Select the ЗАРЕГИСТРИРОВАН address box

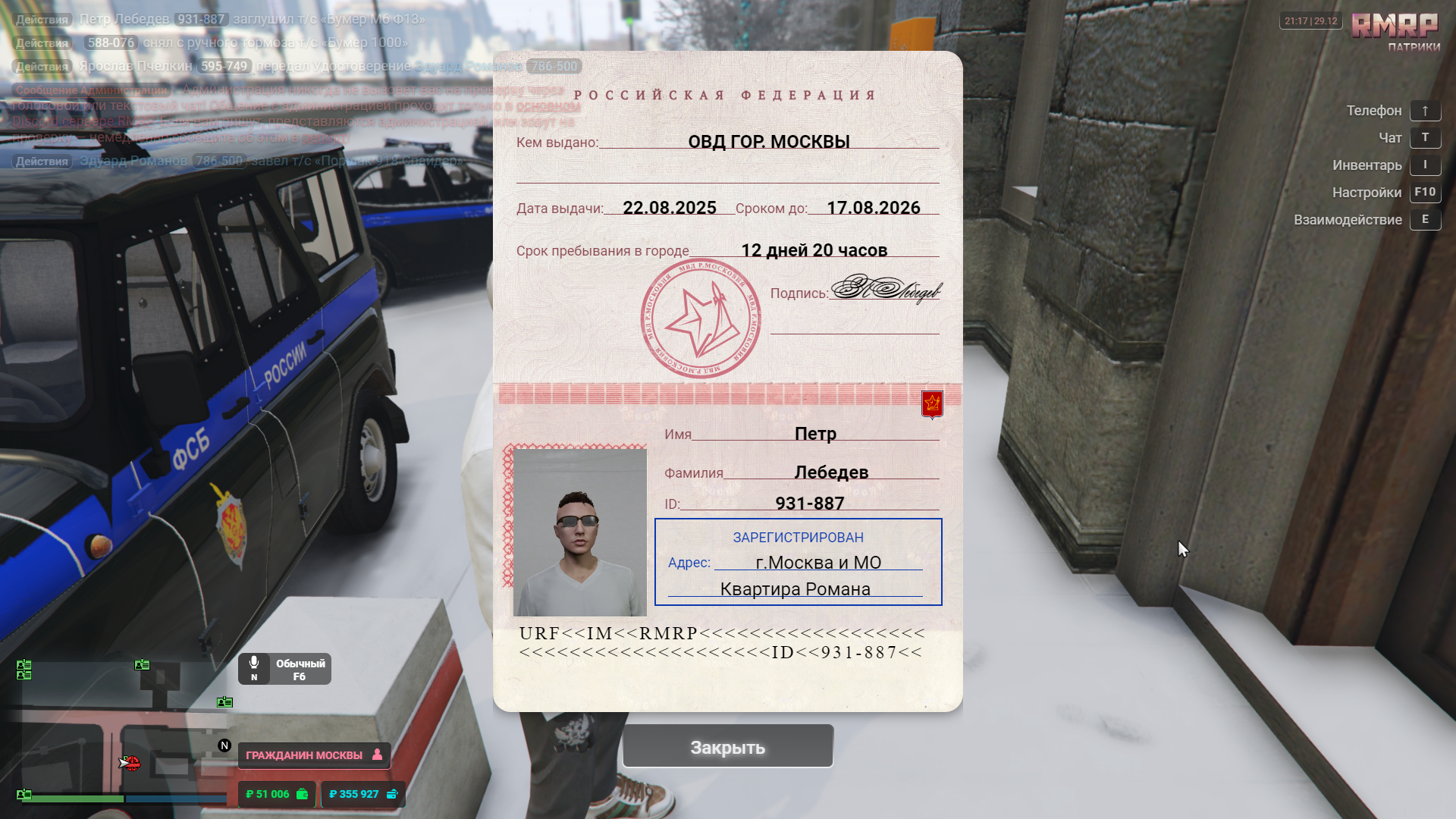coord(798,562)
